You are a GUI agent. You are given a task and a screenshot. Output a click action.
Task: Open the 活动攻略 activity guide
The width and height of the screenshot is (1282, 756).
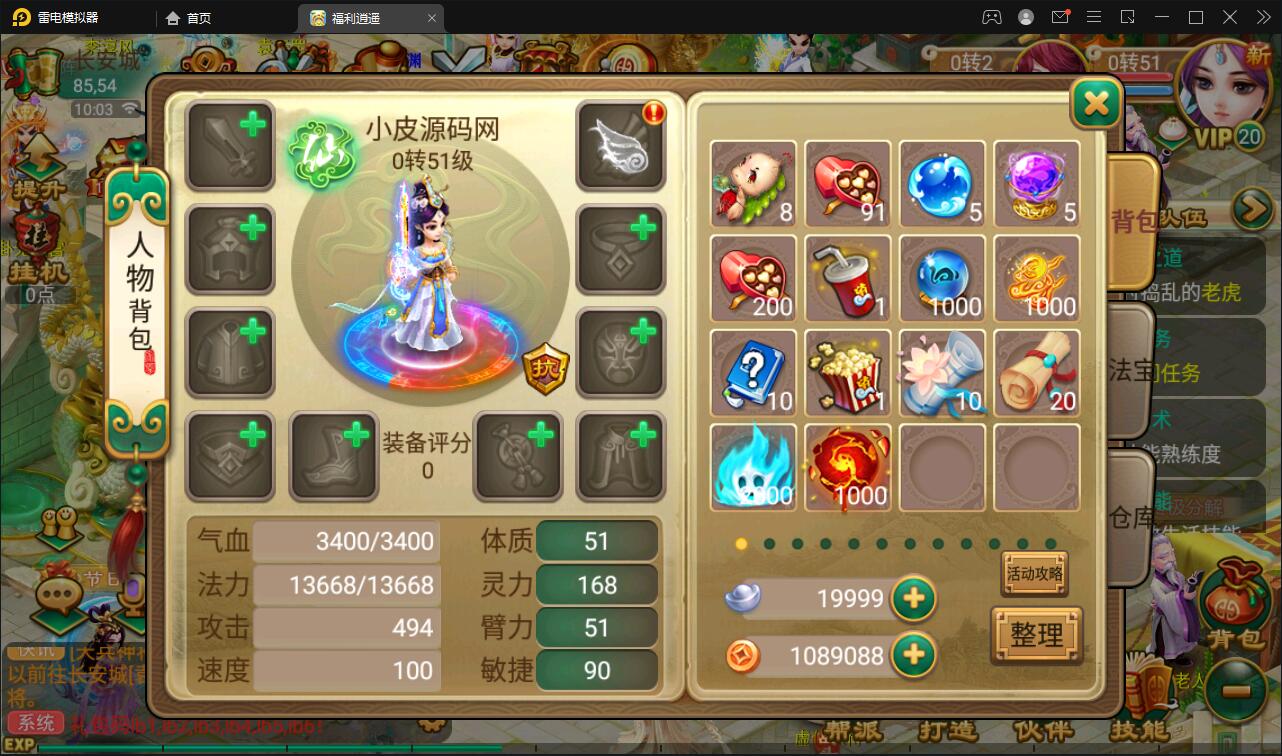(x=1035, y=573)
